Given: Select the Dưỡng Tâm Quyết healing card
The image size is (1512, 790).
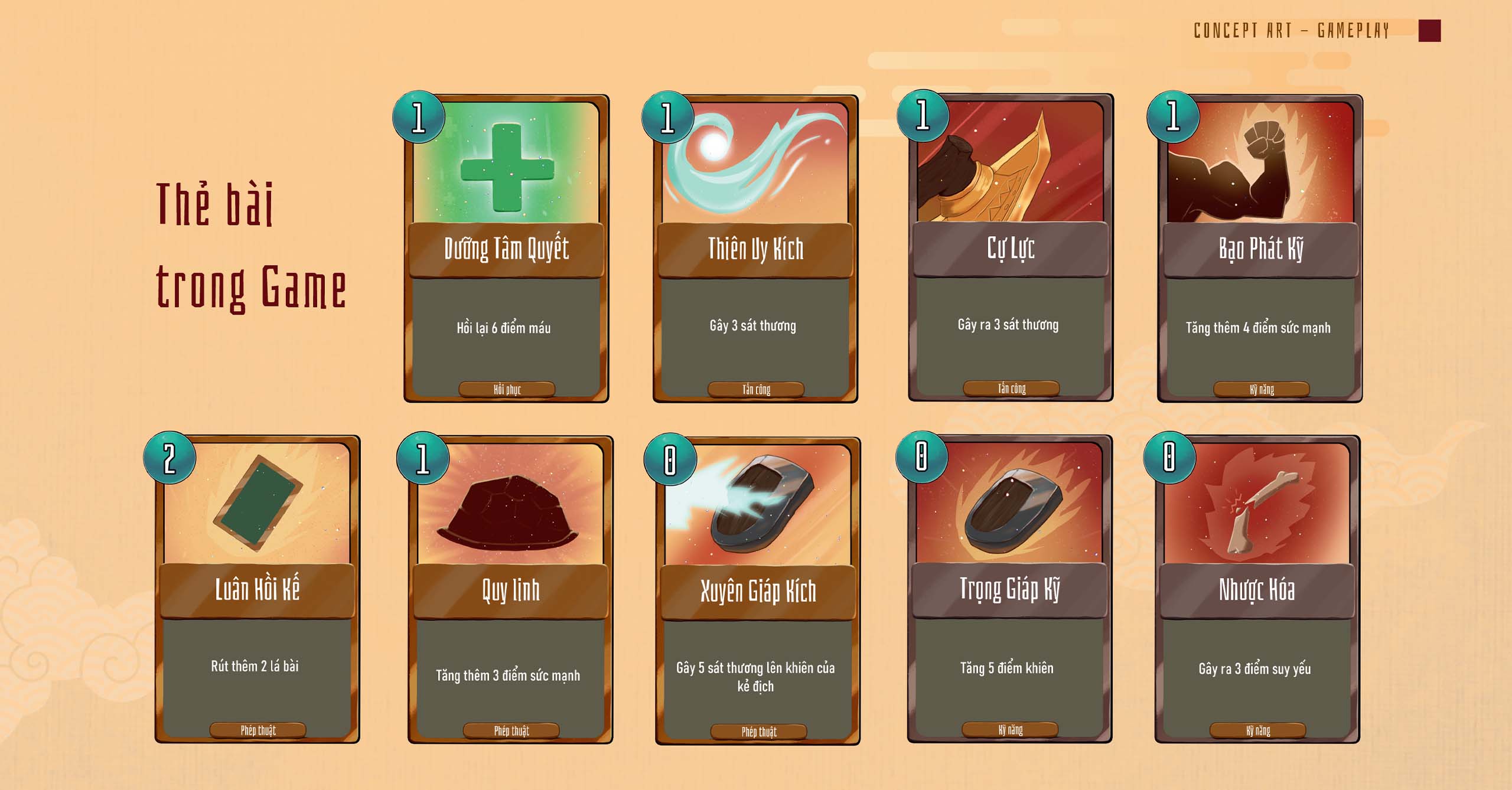Looking at the screenshot, I should pos(506,249).
